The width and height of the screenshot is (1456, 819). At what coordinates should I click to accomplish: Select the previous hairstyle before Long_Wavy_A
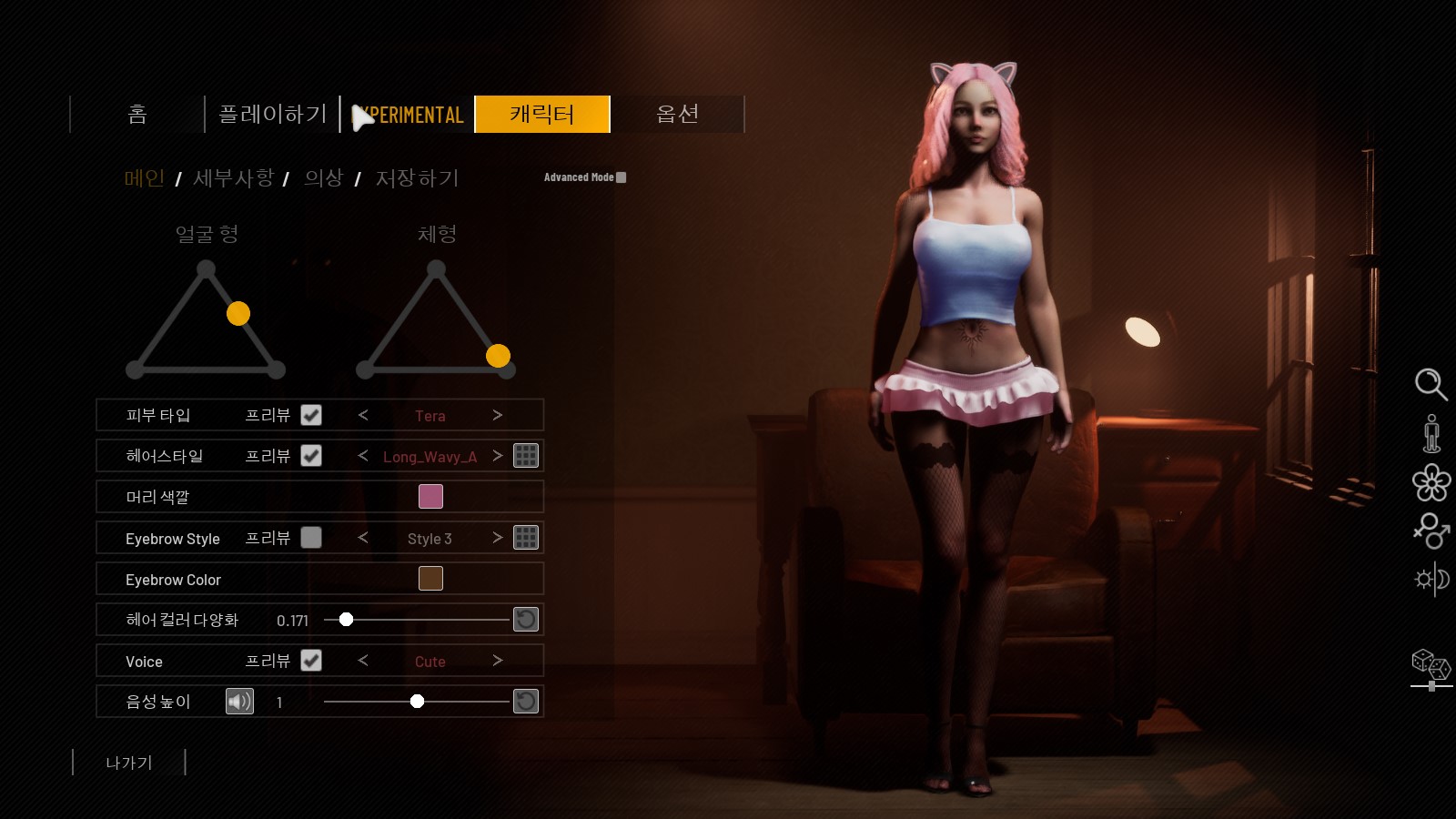tap(363, 456)
